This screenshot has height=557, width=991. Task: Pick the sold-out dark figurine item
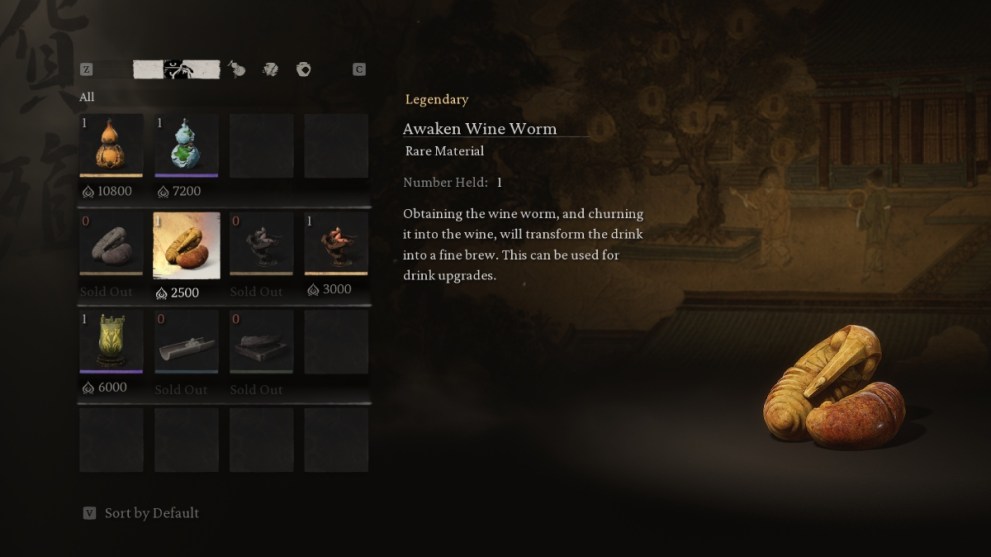tap(261, 244)
